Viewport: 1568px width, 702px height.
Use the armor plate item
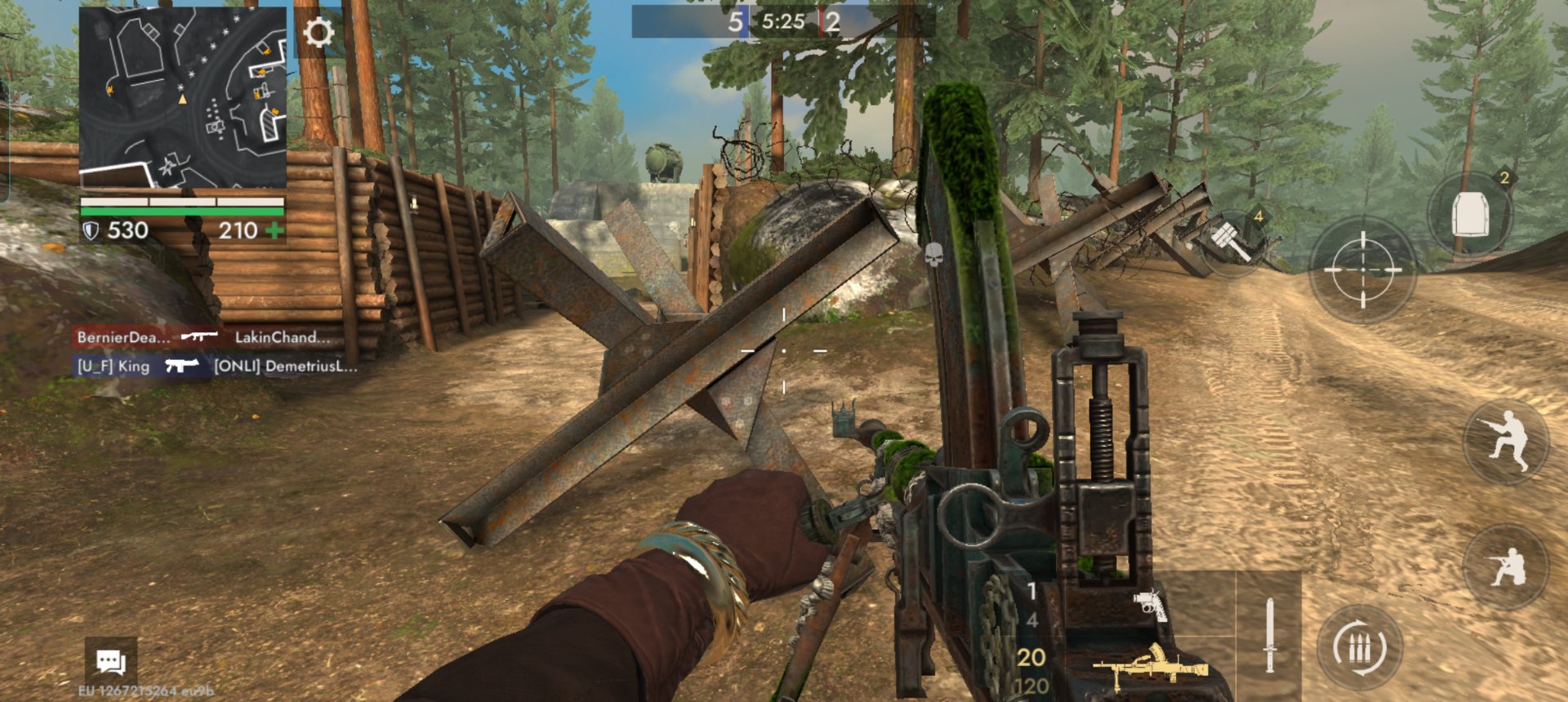(1470, 215)
